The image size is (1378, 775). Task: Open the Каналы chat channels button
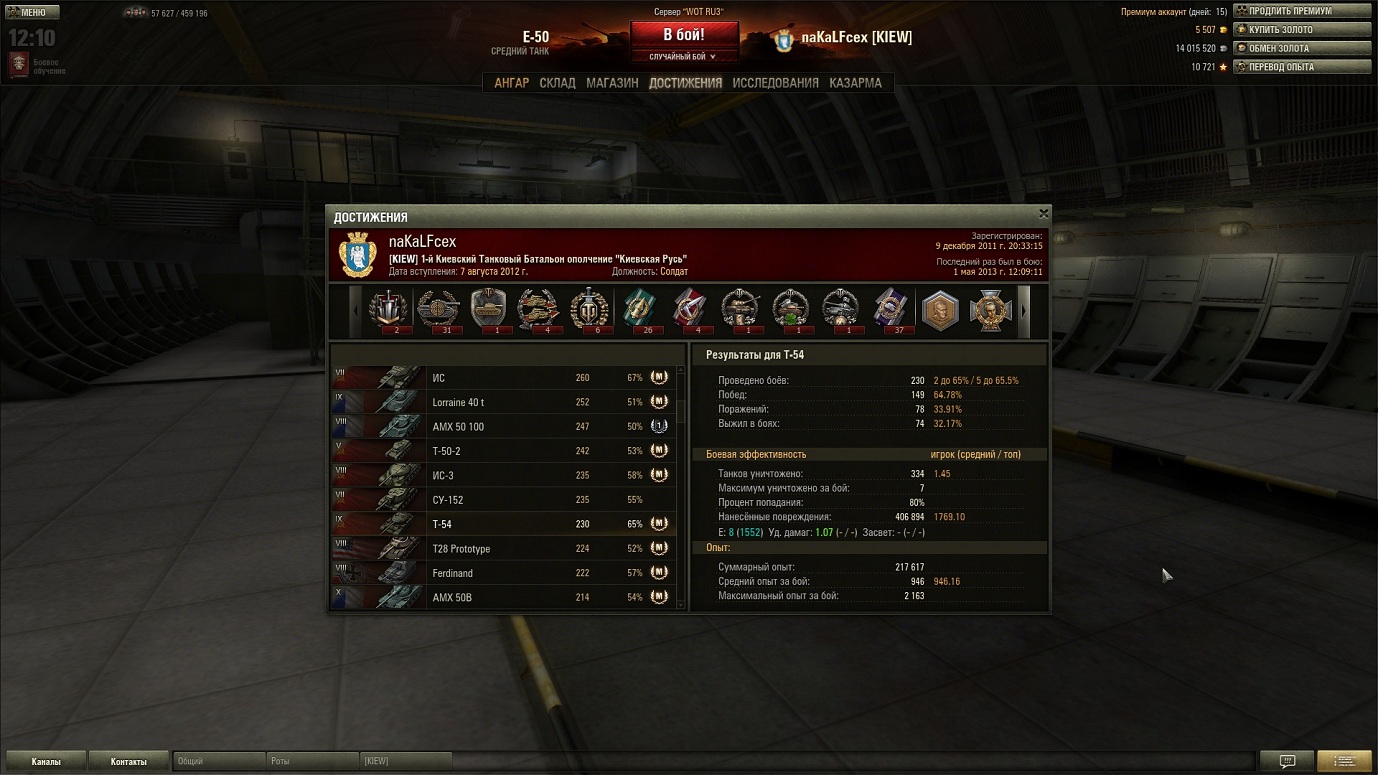46,762
